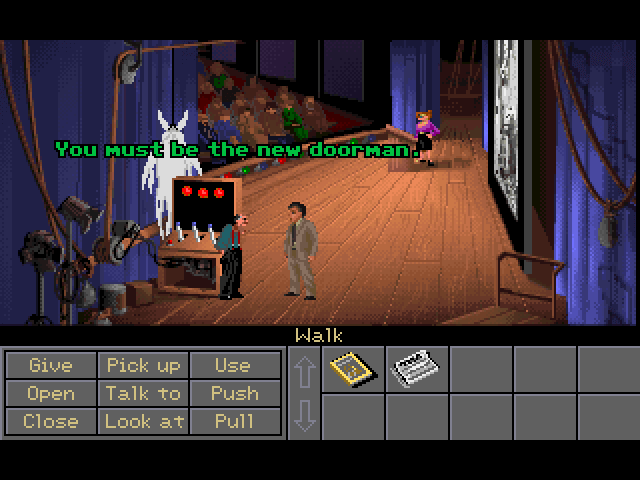Click the inventory down arrow
Screen dimensions: 640x480
pos(305,415)
